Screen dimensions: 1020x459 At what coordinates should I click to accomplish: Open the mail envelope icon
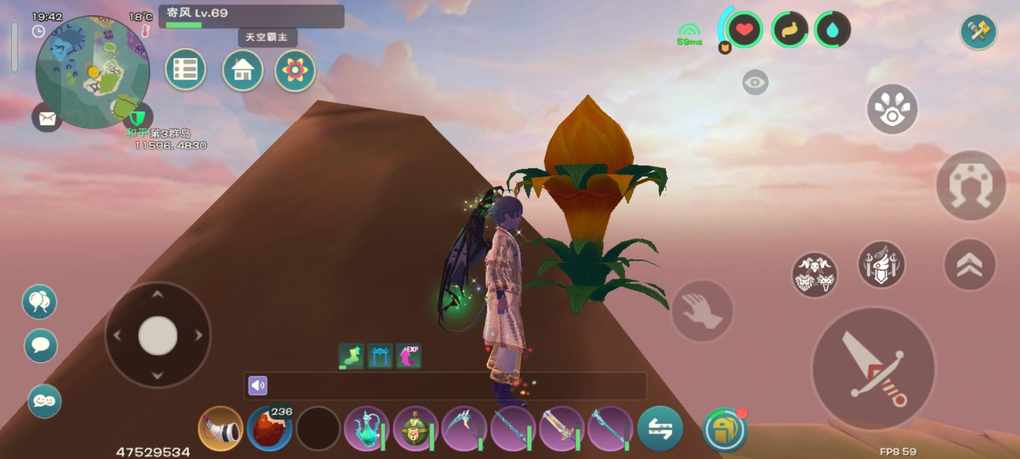(46, 118)
